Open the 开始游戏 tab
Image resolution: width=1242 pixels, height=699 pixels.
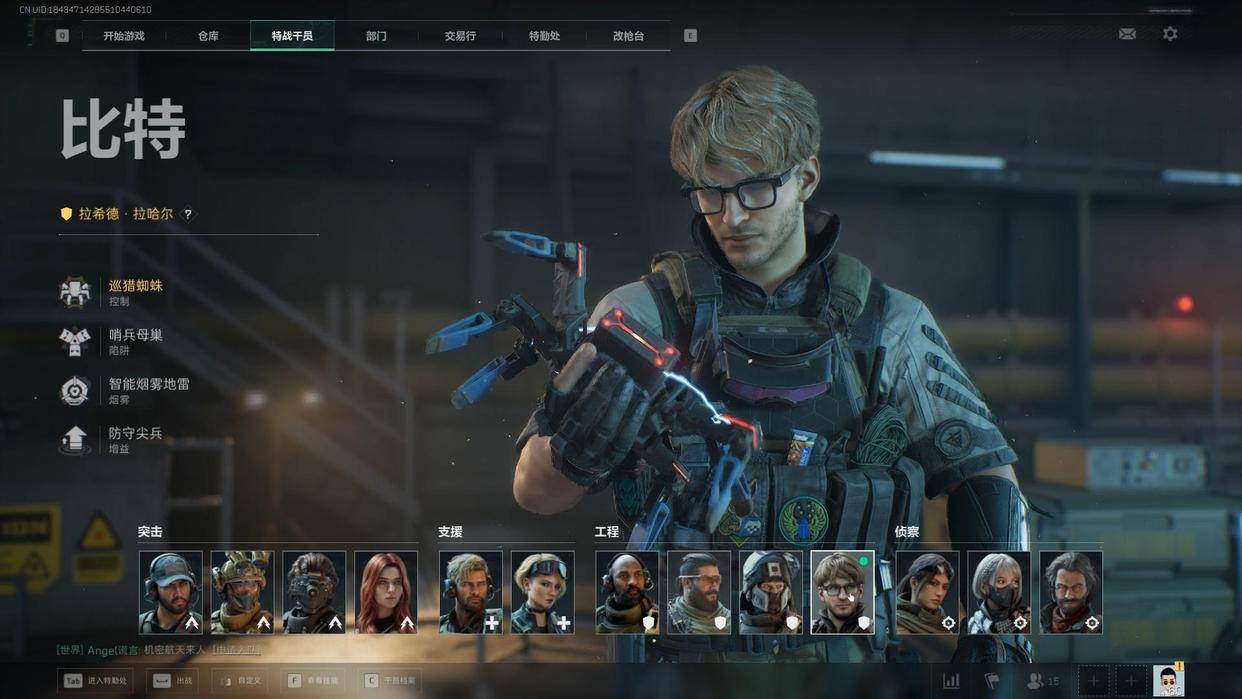pyautogui.click(x=124, y=36)
